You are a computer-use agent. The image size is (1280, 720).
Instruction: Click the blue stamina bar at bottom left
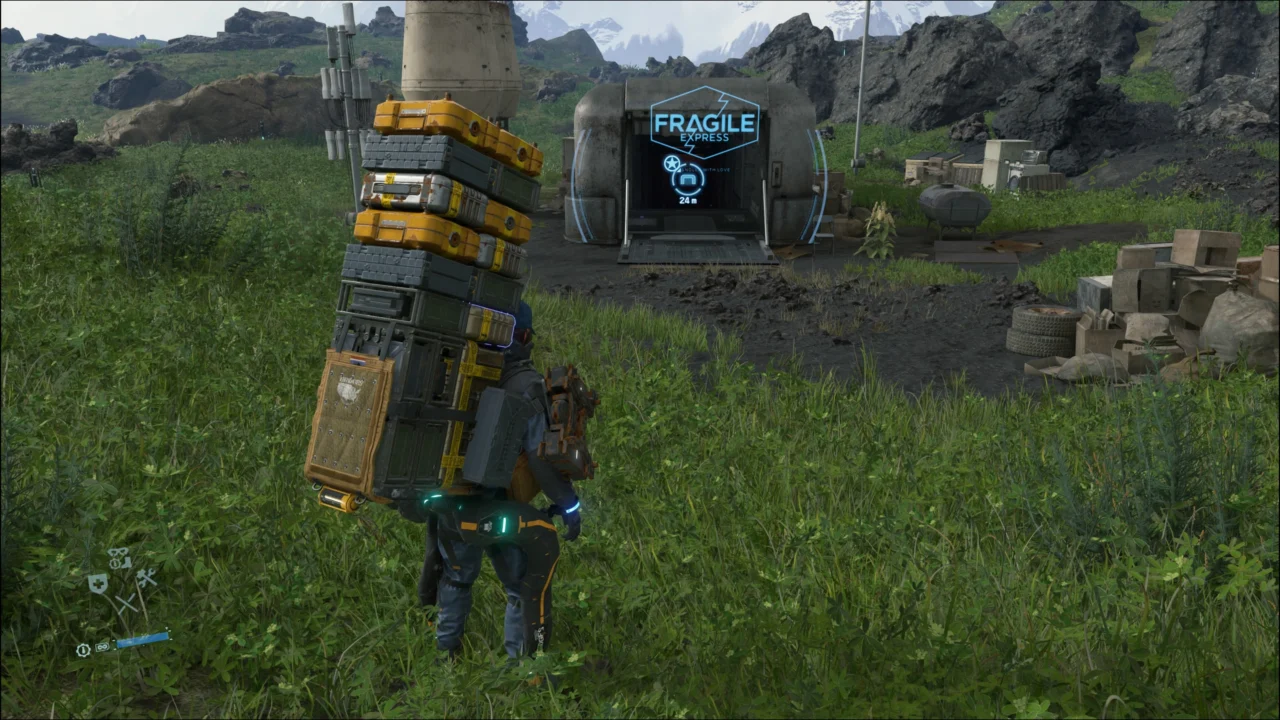click(x=142, y=639)
